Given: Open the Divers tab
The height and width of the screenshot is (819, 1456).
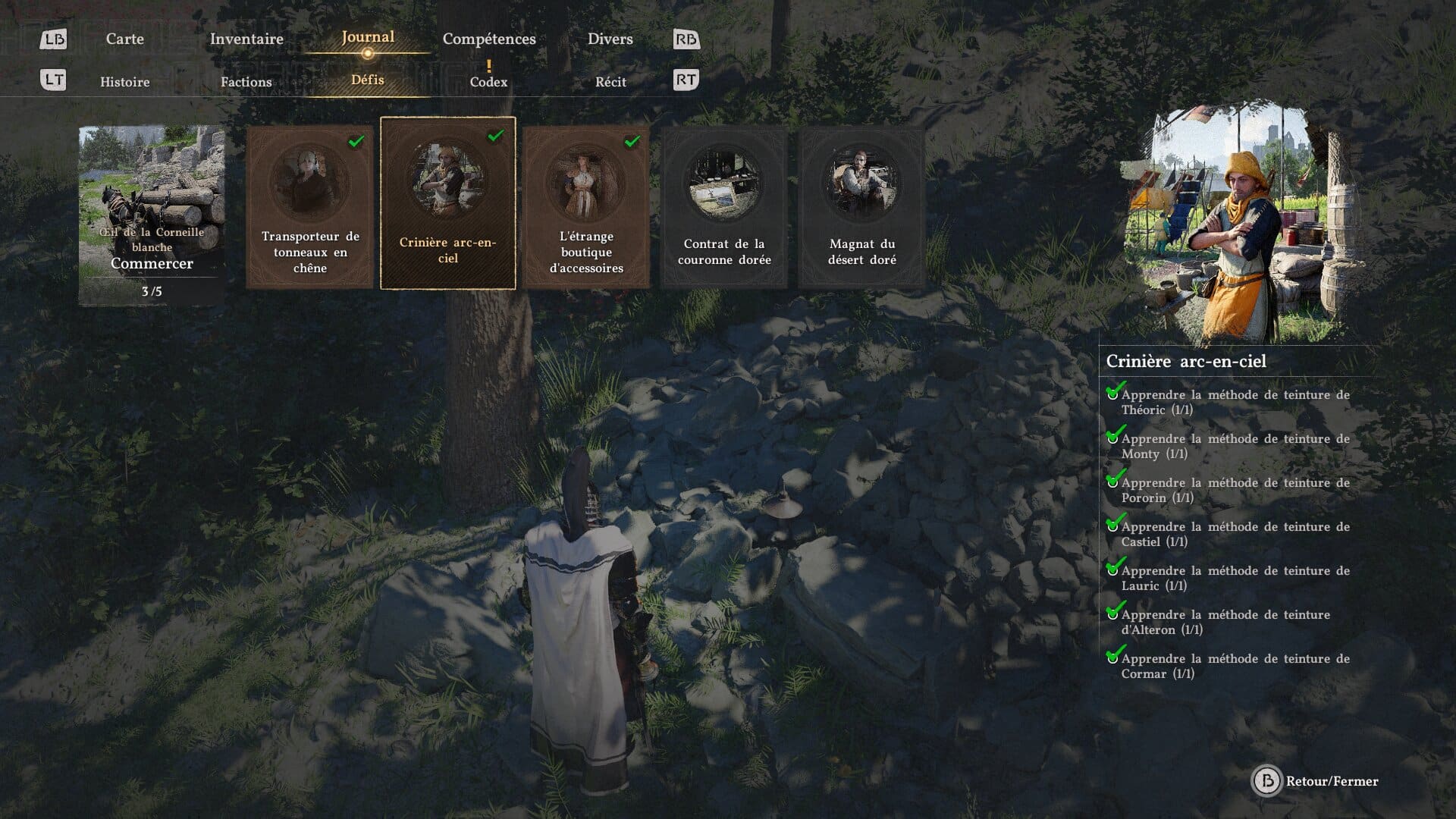Looking at the screenshot, I should (x=610, y=39).
